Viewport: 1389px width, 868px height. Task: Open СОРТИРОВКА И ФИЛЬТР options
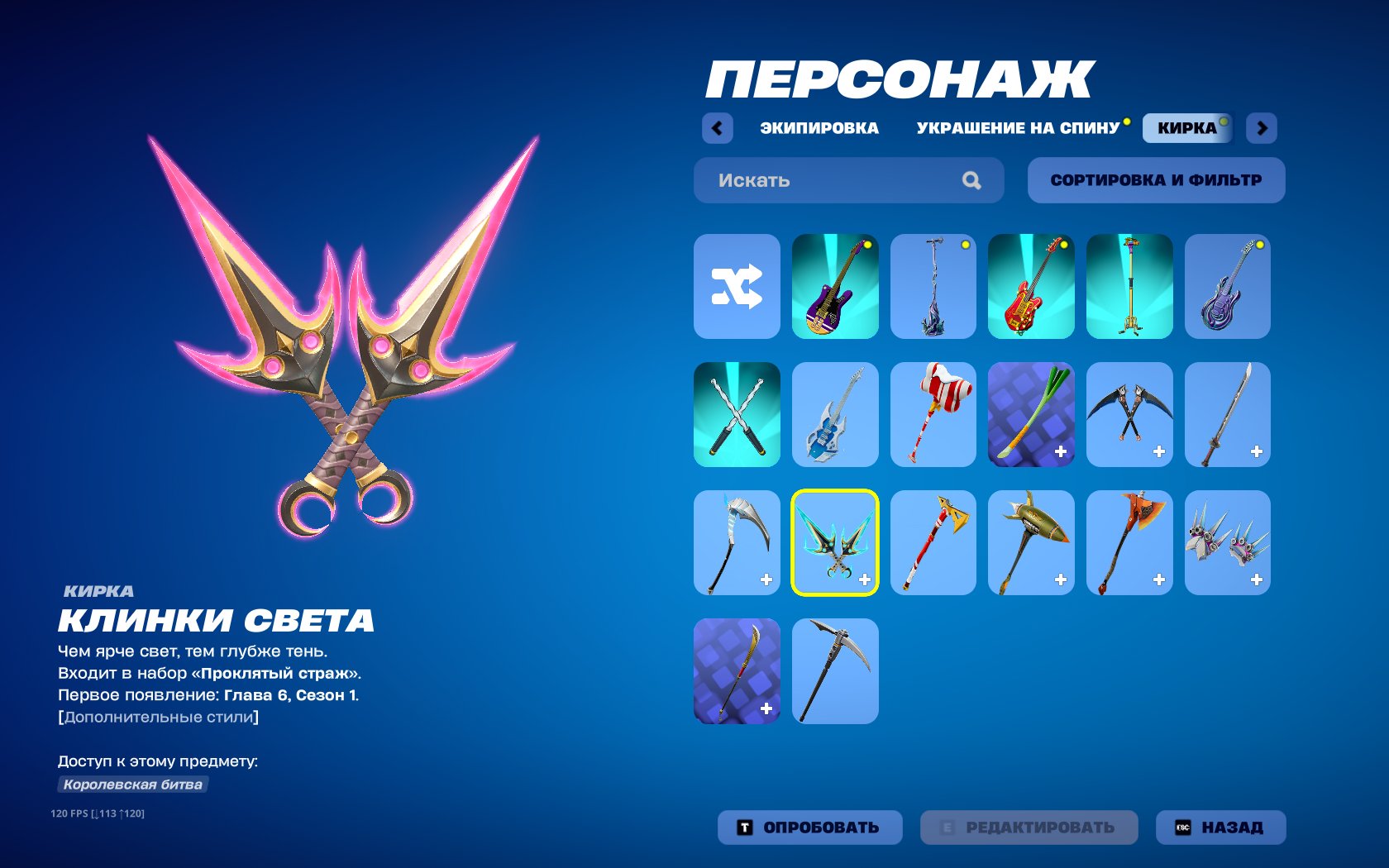(1156, 180)
